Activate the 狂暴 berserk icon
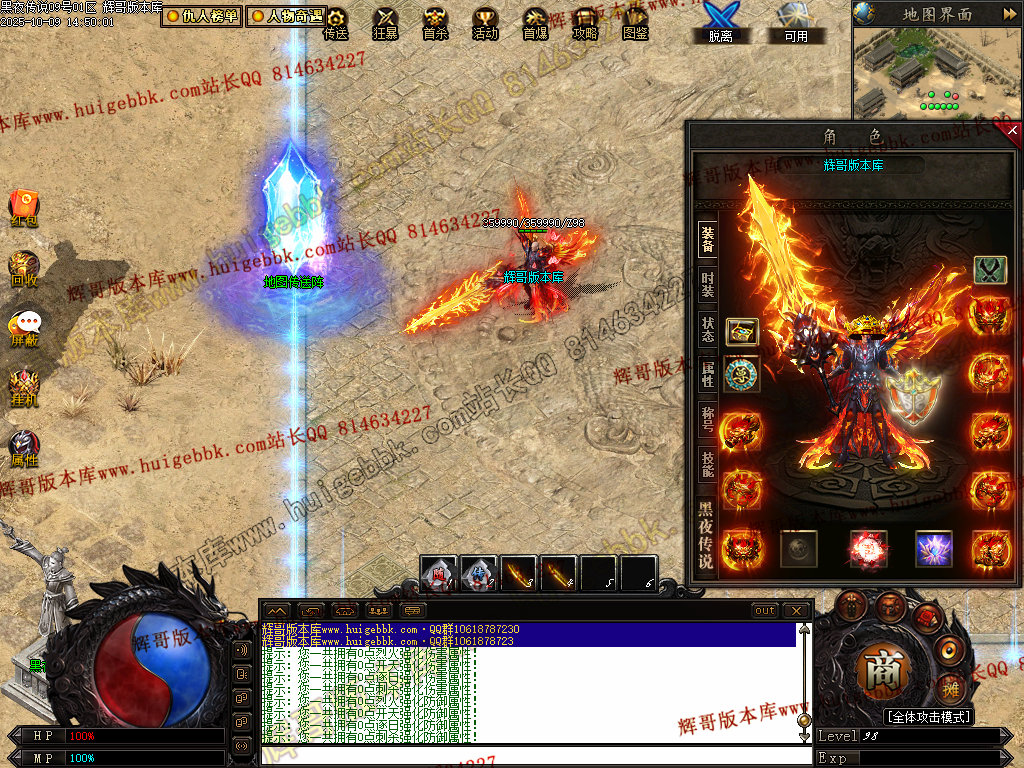Image resolution: width=1024 pixels, height=768 pixels. (386, 22)
